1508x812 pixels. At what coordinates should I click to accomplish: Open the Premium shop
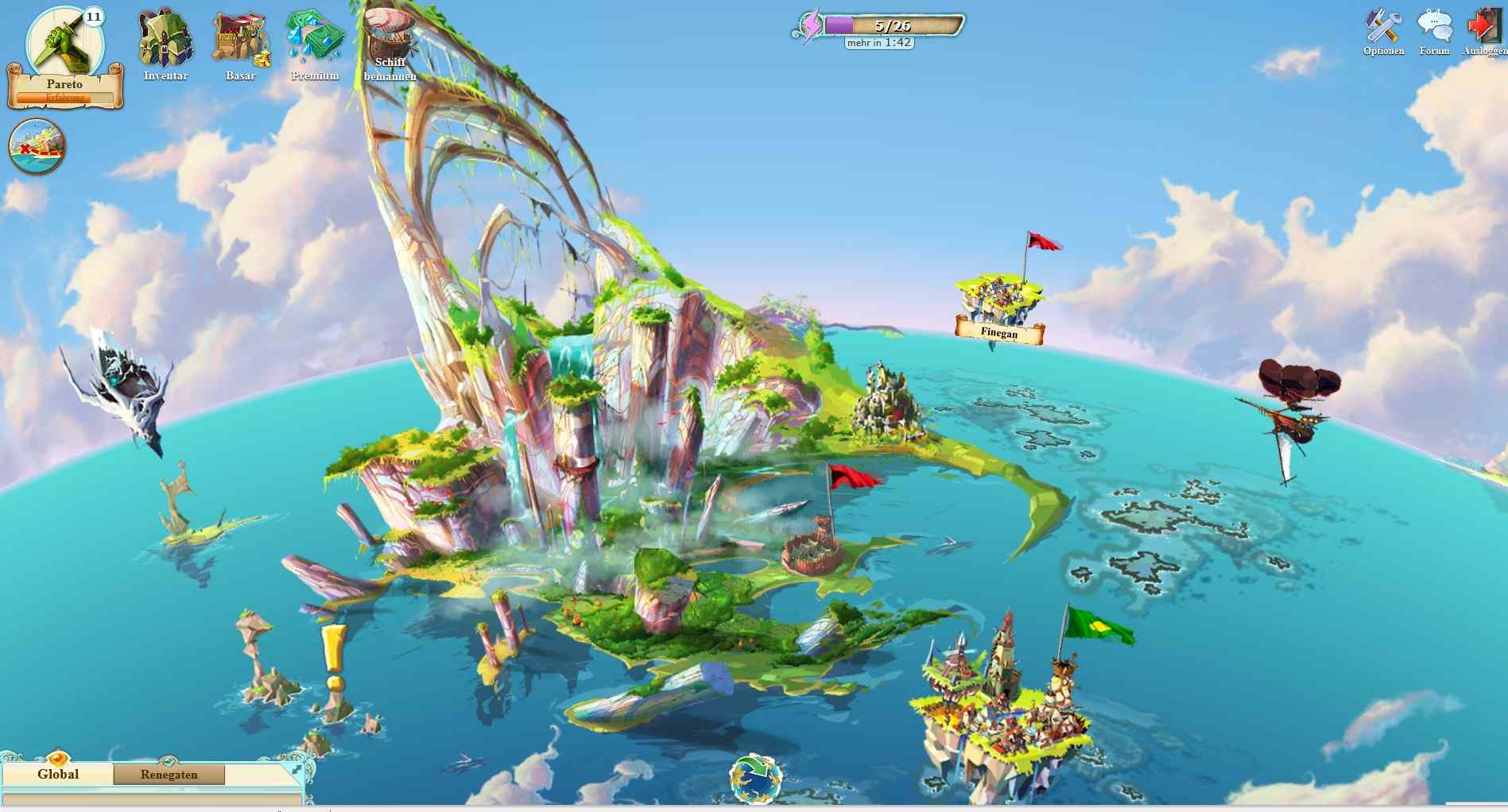tap(315, 40)
